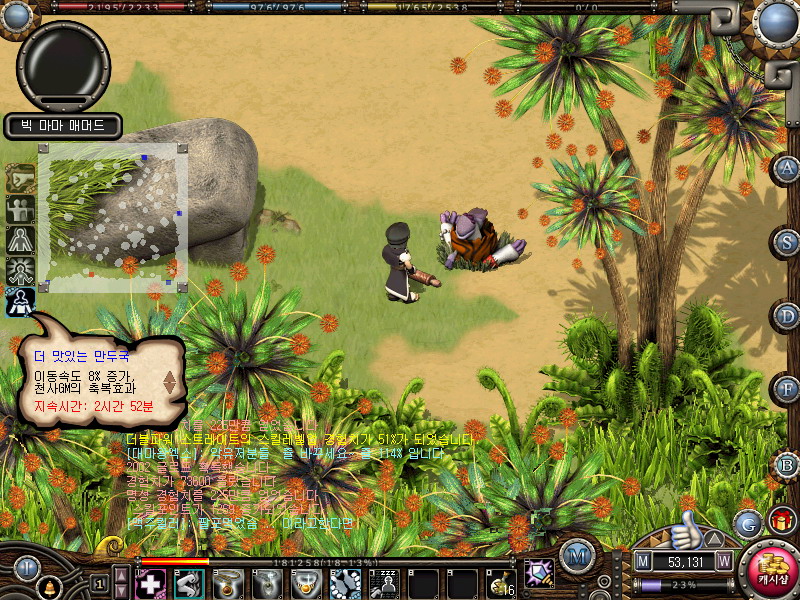The height and width of the screenshot is (600, 800).
Task: Open the red gift box icon
Action: tap(782, 521)
